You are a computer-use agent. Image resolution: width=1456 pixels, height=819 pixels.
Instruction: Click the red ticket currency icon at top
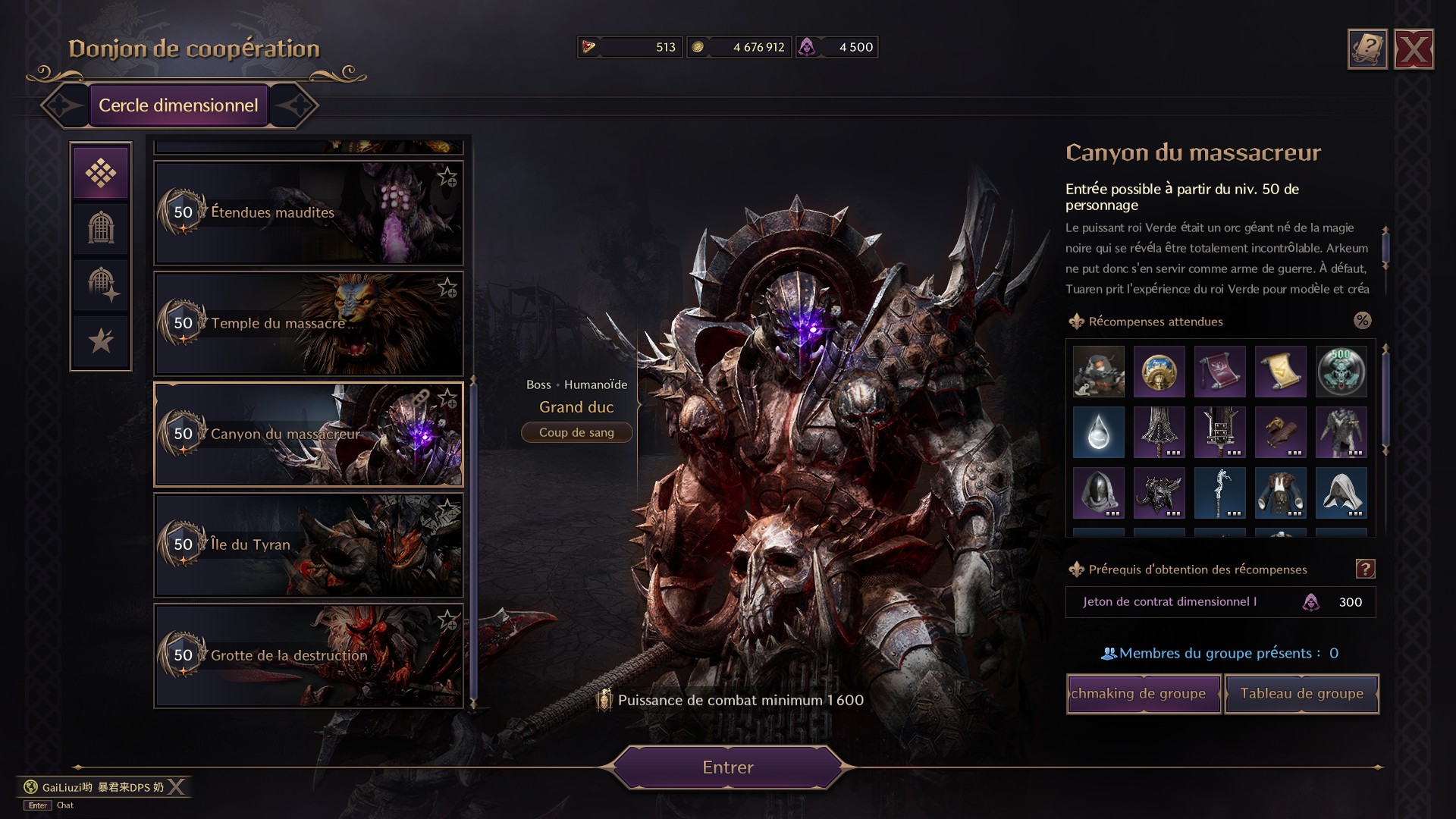pyautogui.click(x=588, y=46)
